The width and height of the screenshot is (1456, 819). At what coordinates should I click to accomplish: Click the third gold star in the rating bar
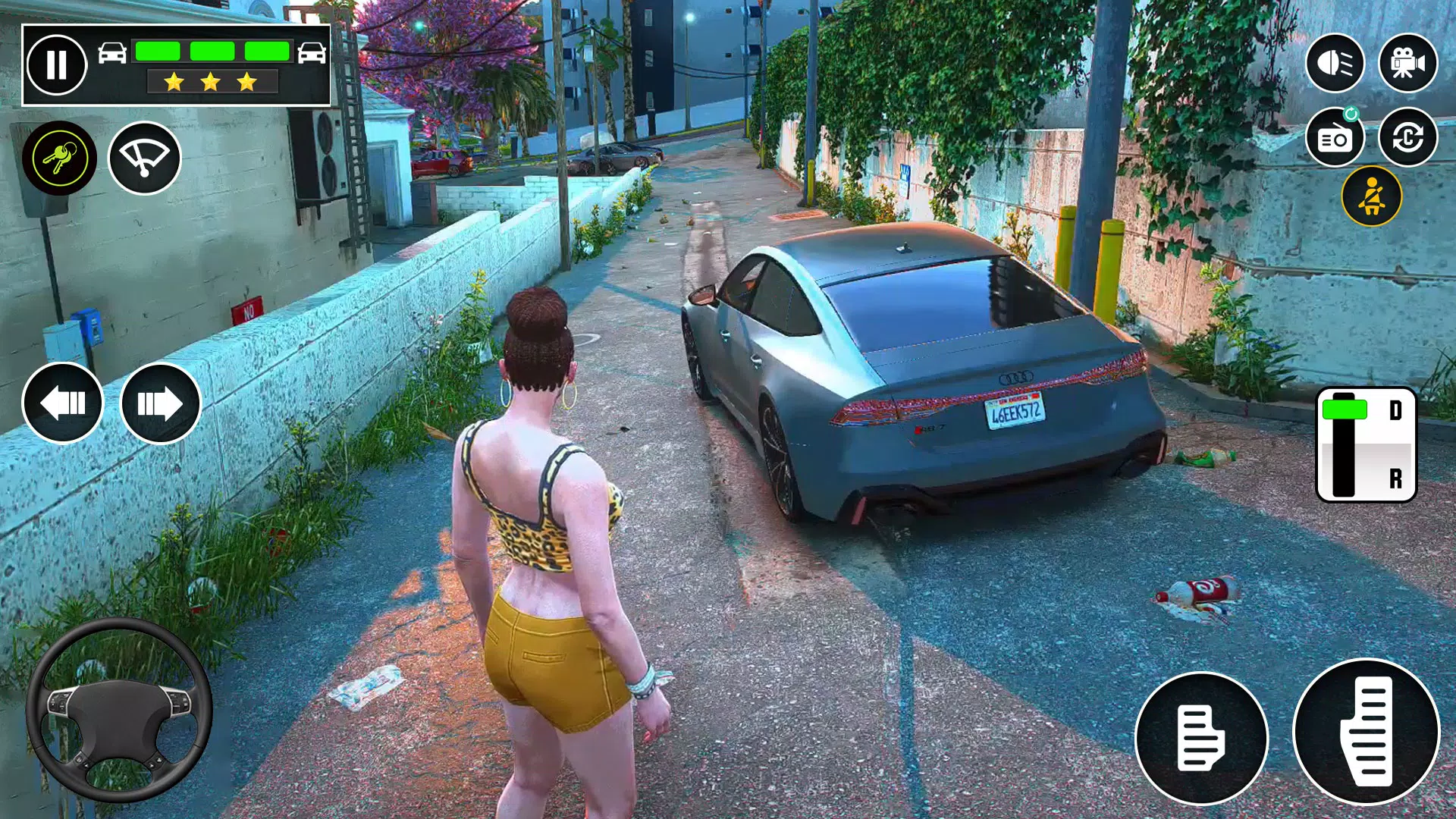[245, 80]
